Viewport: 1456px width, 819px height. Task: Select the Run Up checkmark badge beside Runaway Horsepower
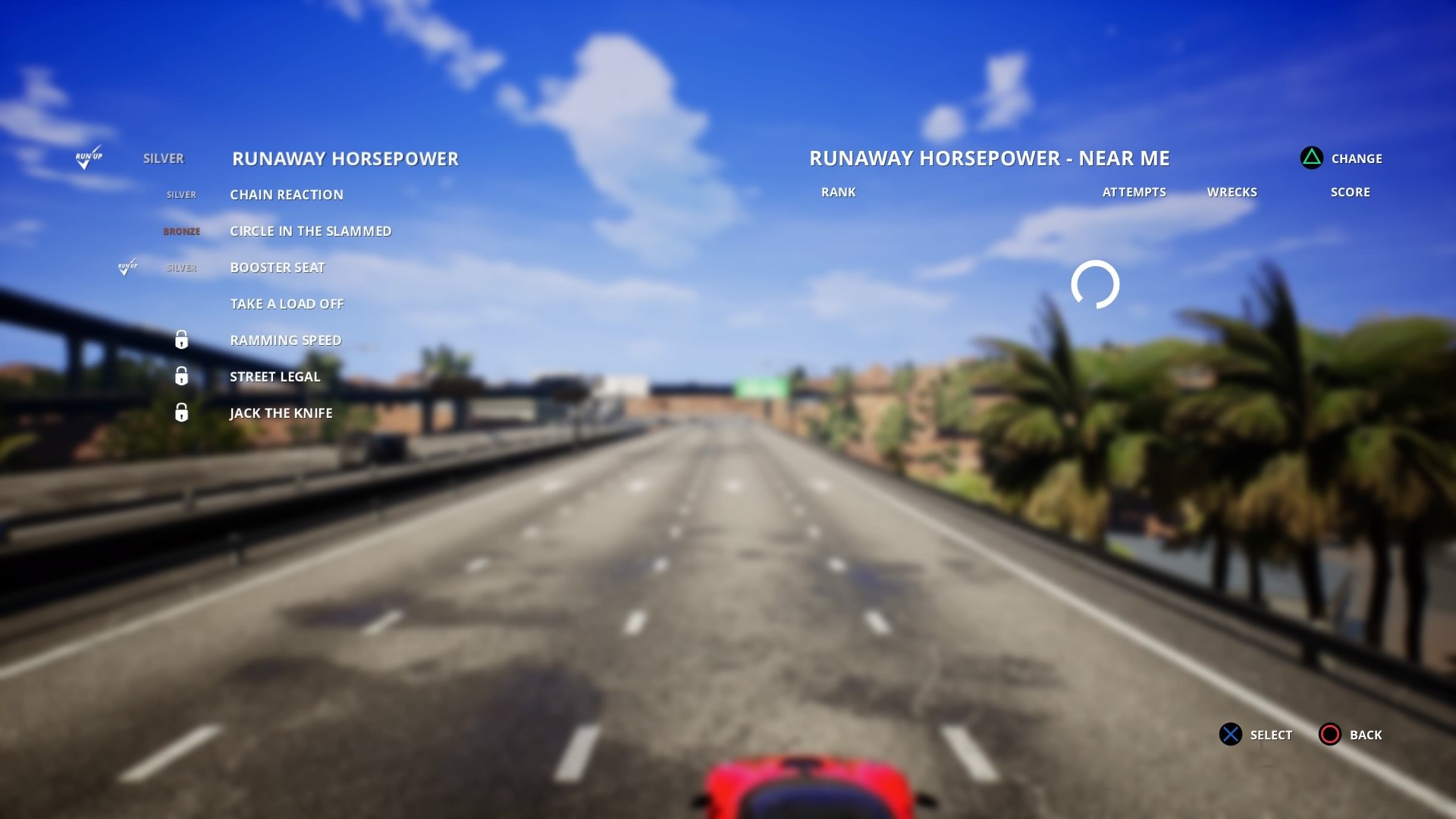point(89,158)
